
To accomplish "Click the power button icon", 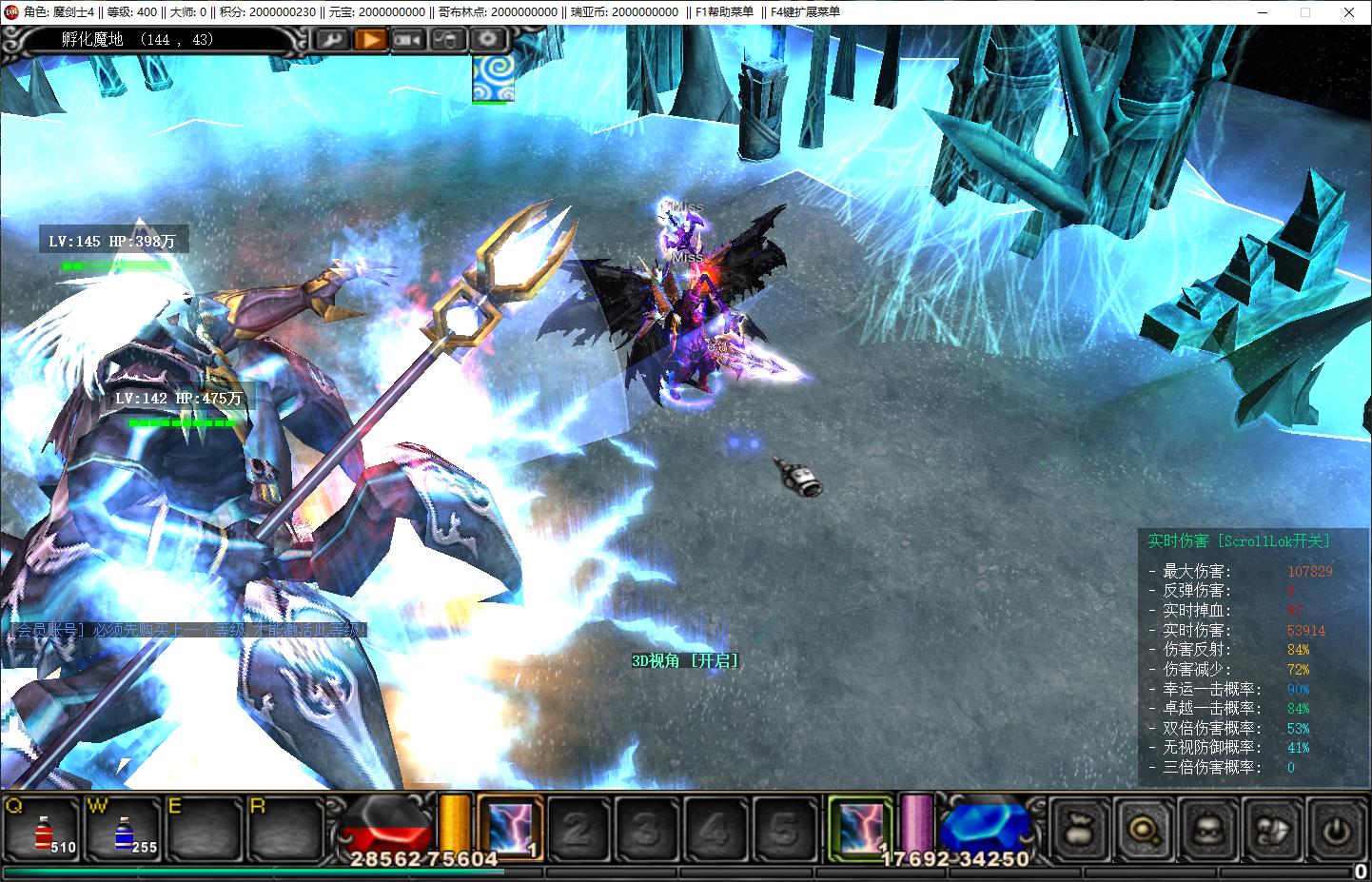I will point(1336,831).
